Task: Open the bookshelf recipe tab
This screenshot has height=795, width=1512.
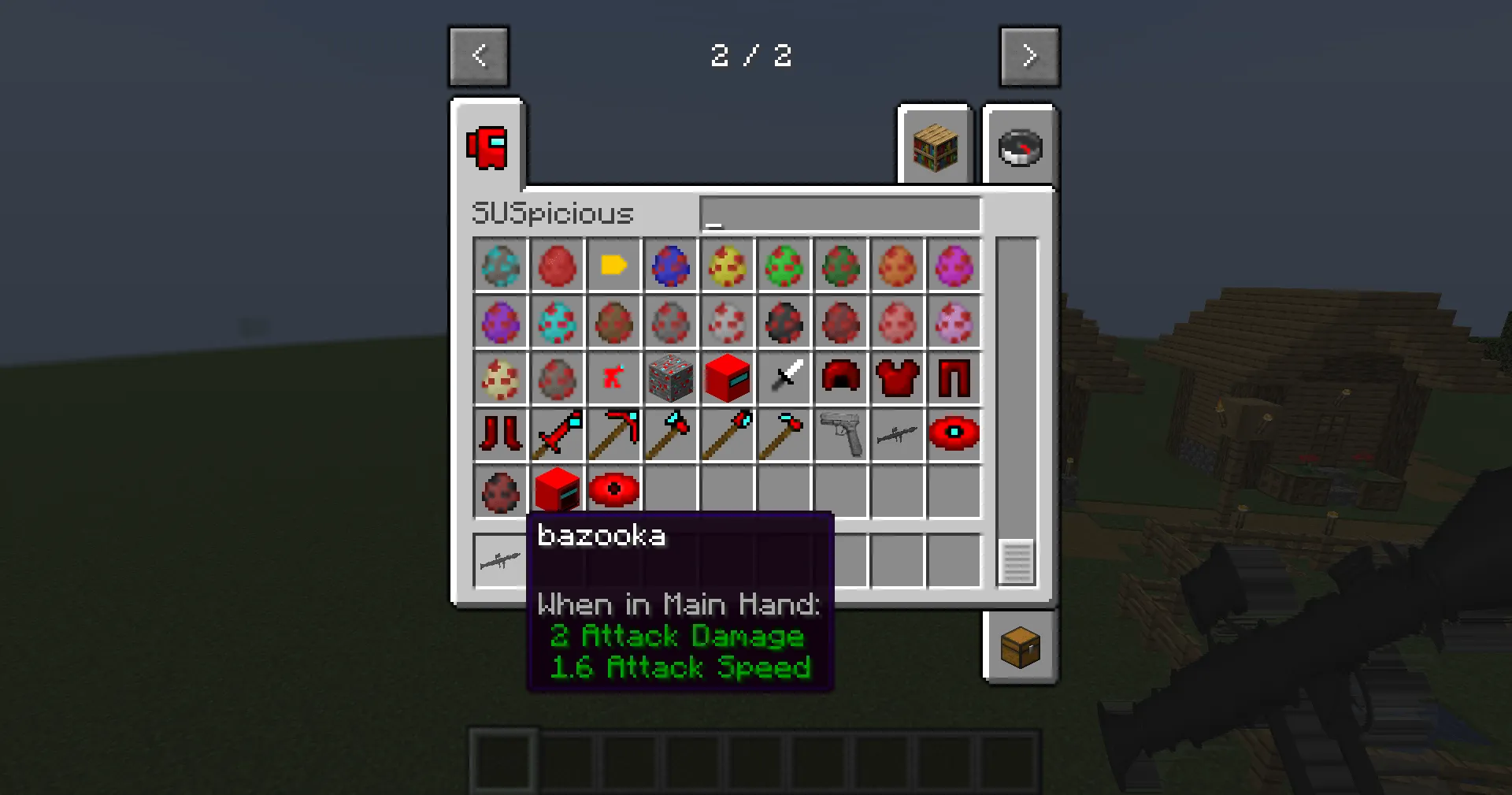Action: (936, 147)
